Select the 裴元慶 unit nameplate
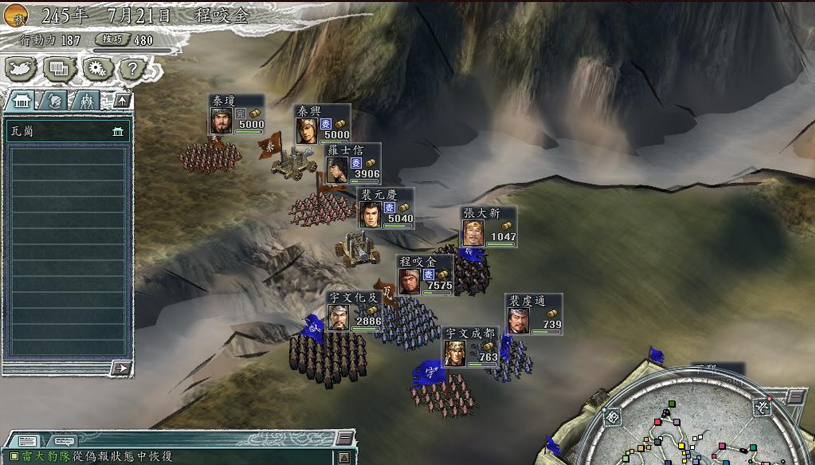Viewport: 815px width, 465px height. click(x=385, y=208)
